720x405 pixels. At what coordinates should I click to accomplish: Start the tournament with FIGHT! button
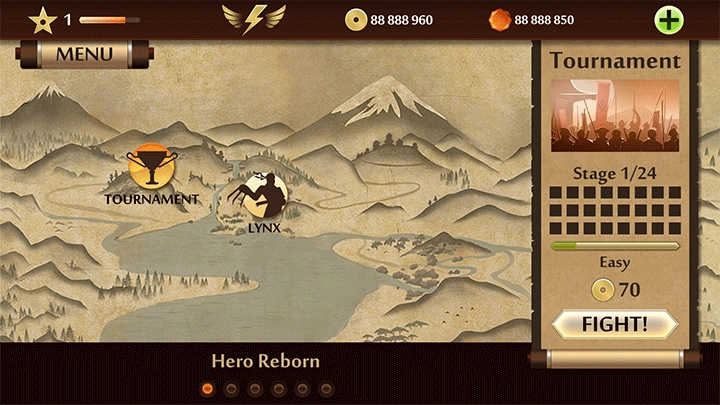tap(615, 324)
